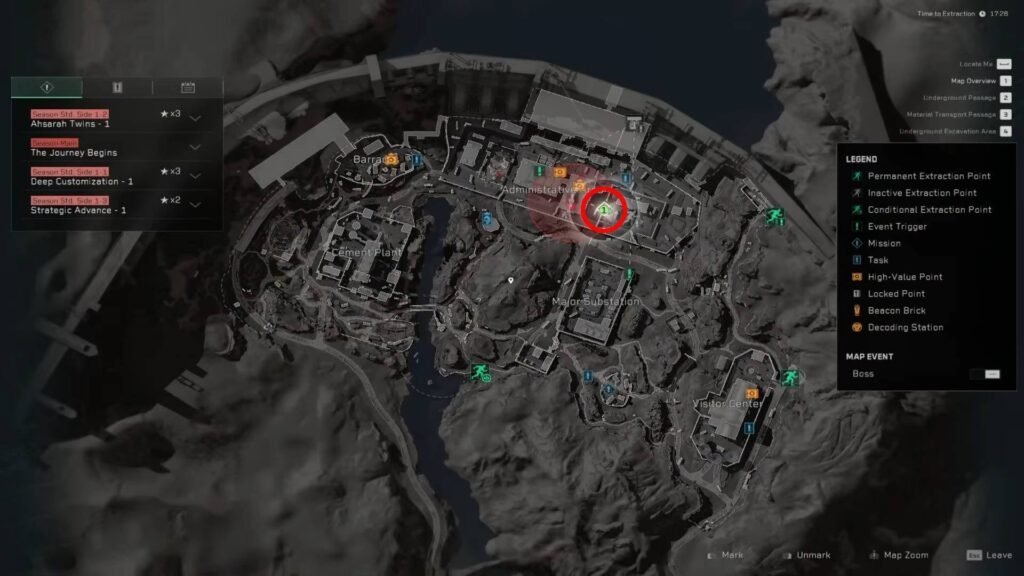Toggle the Boss map event switch

pos(992,374)
